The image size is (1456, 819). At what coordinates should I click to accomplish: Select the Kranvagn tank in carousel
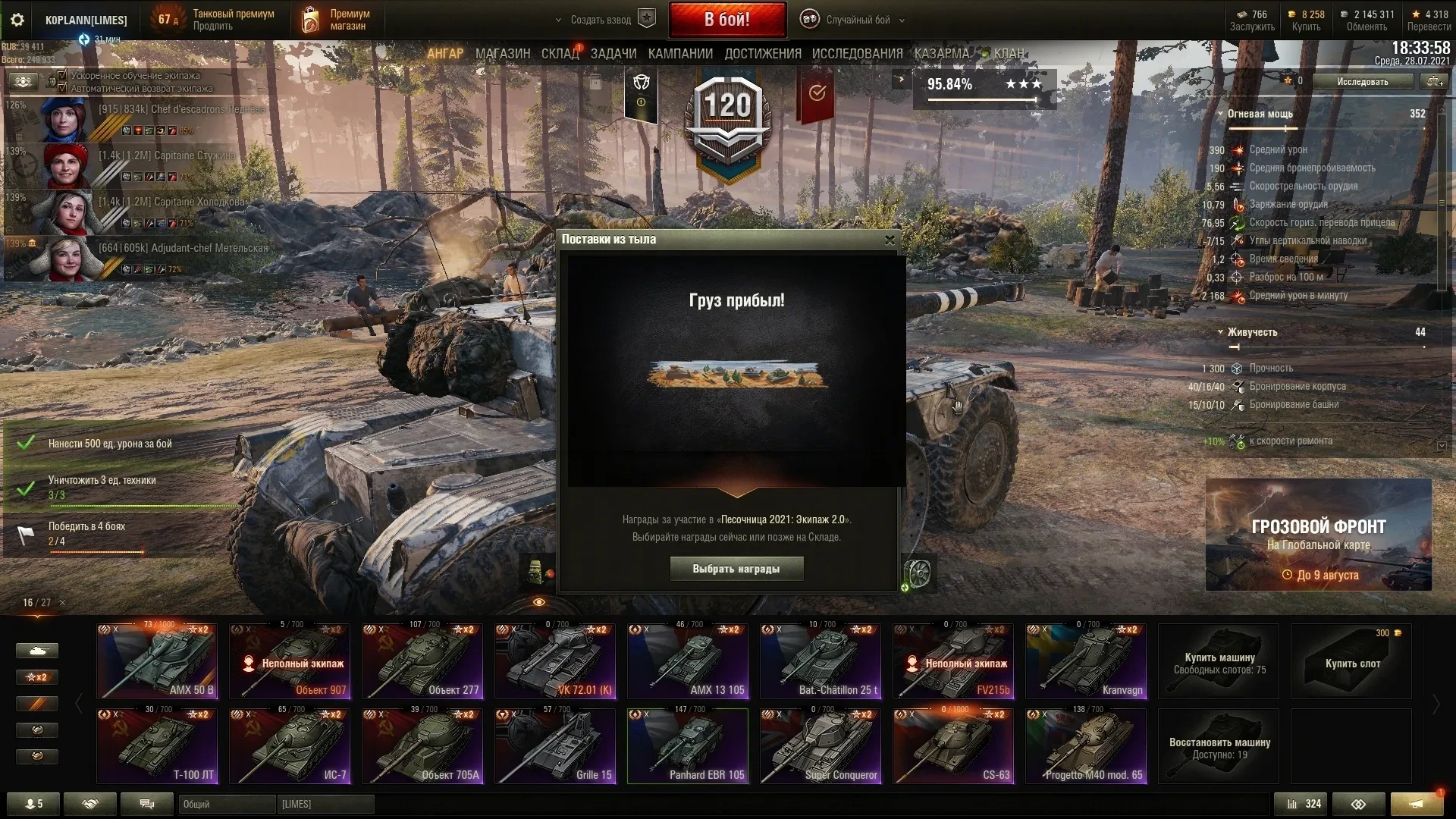1085,661
